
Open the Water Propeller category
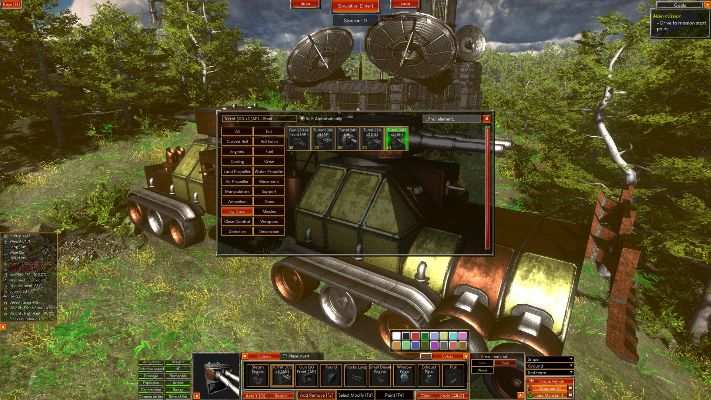point(270,171)
